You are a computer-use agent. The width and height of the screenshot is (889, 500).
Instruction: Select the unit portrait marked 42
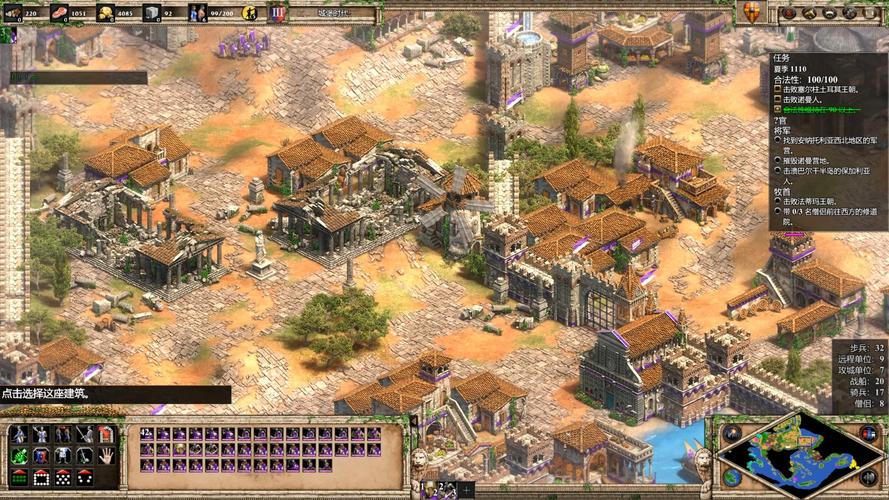tap(146, 434)
